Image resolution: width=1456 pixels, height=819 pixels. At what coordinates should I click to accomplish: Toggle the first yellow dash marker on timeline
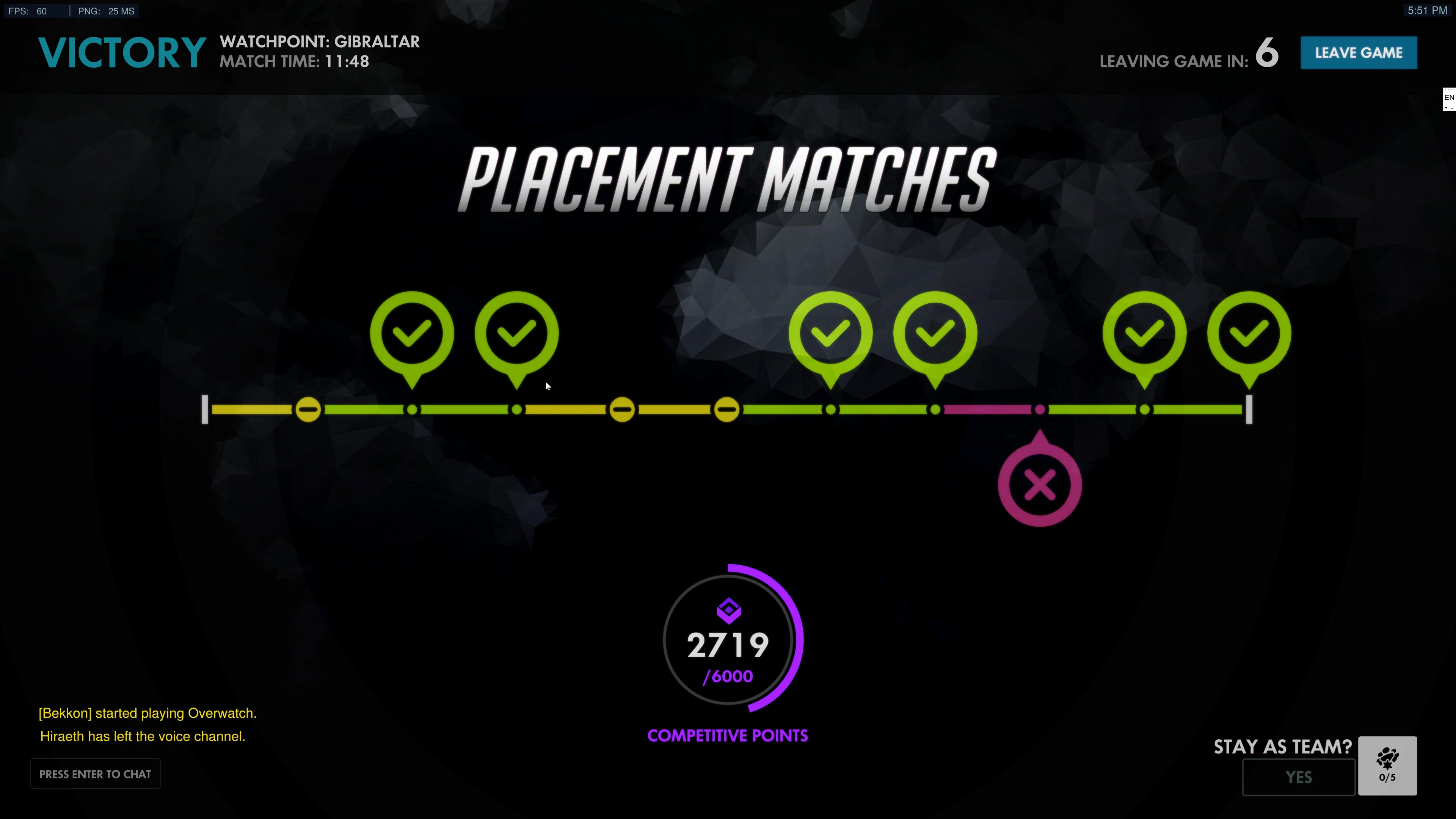pos(309,409)
